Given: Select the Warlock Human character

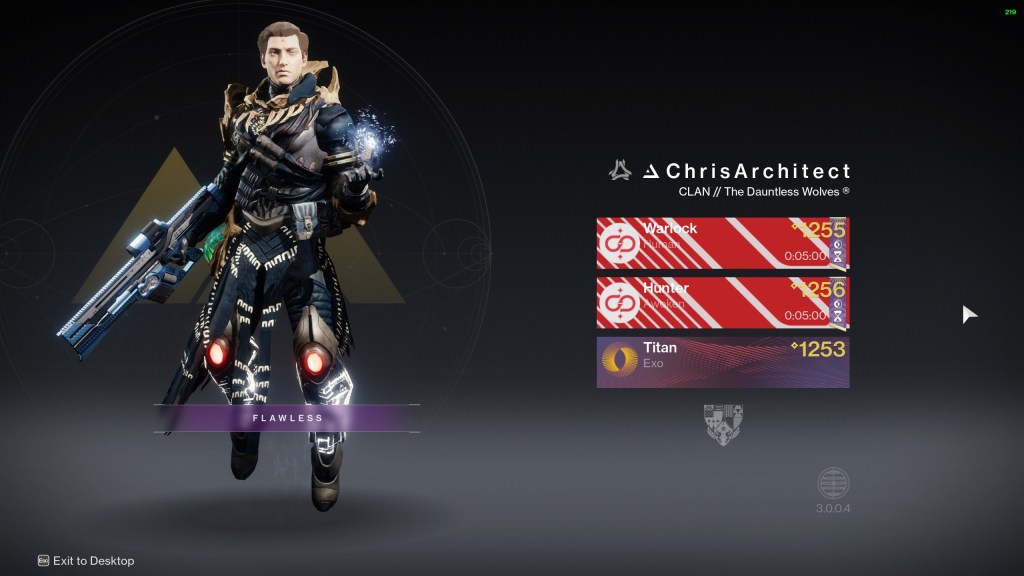Looking at the screenshot, I should (722, 243).
